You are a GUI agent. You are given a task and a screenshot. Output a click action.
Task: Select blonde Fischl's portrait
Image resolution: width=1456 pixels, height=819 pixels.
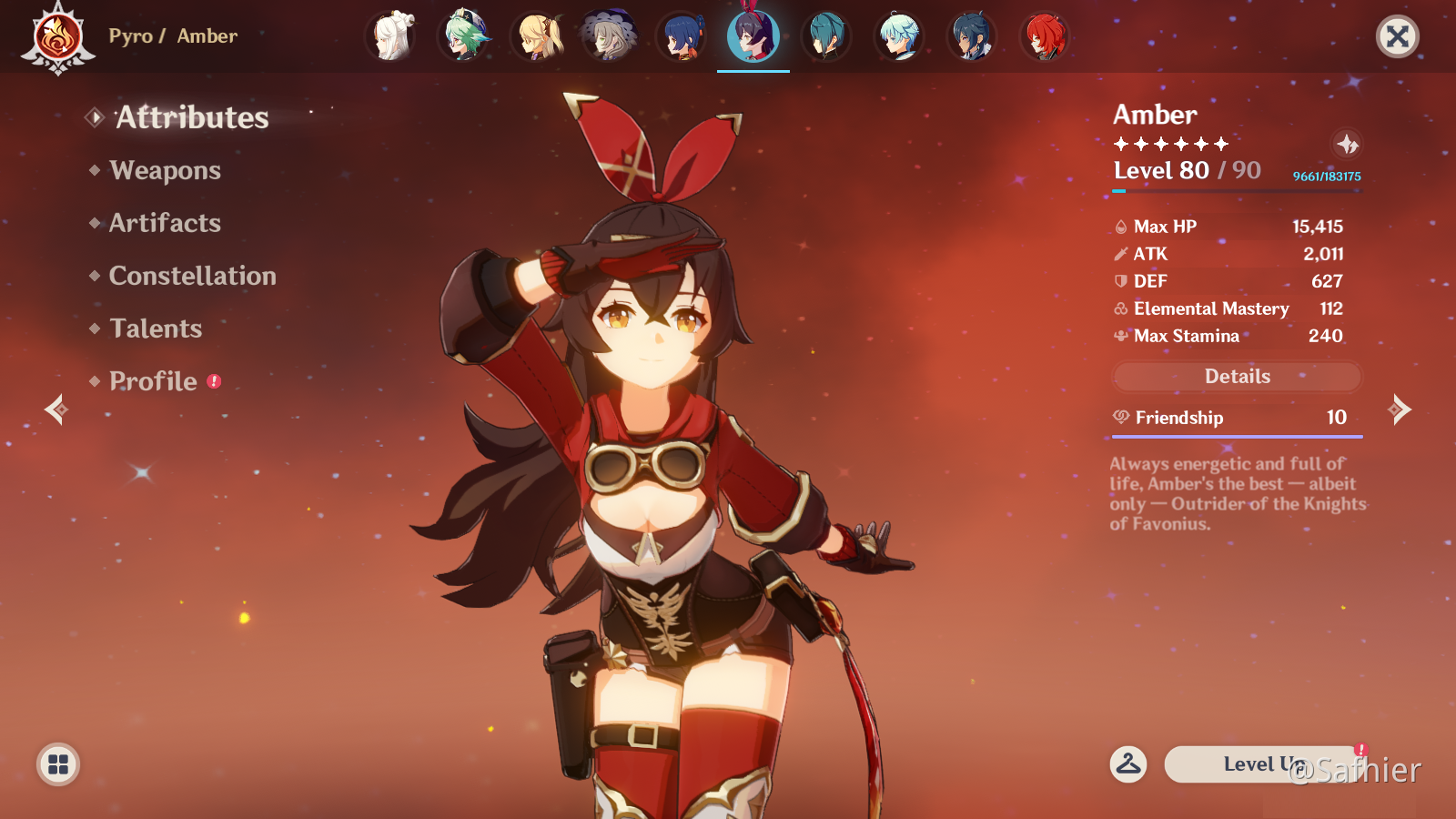click(x=537, y=37)
